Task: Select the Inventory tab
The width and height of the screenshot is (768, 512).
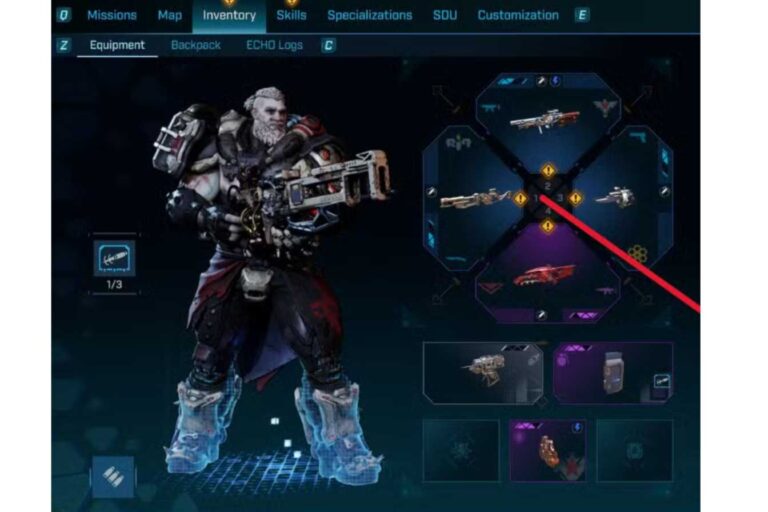Action: [x=229, y=15]
